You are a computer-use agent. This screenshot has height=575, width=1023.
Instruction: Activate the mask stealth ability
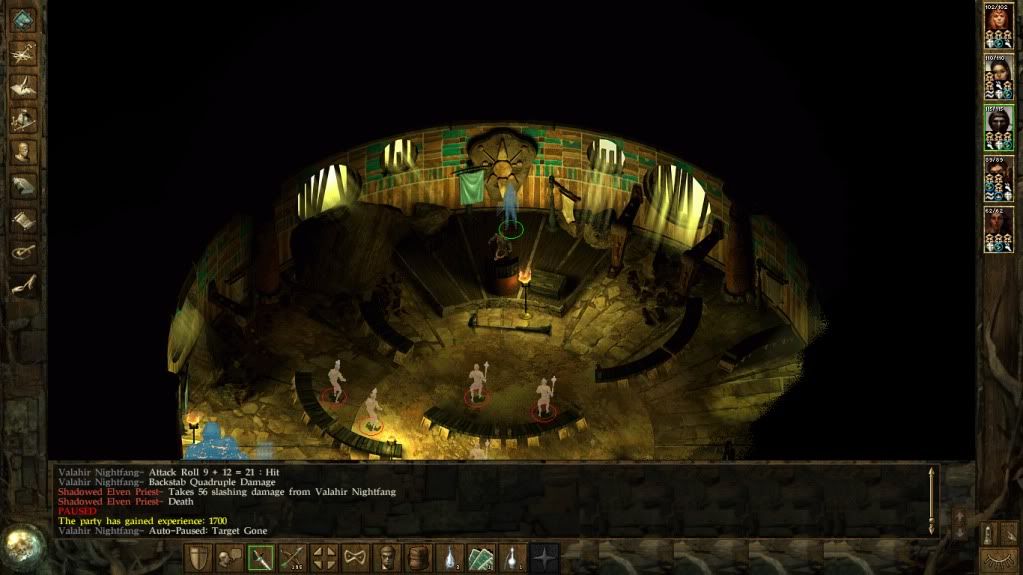355,558
